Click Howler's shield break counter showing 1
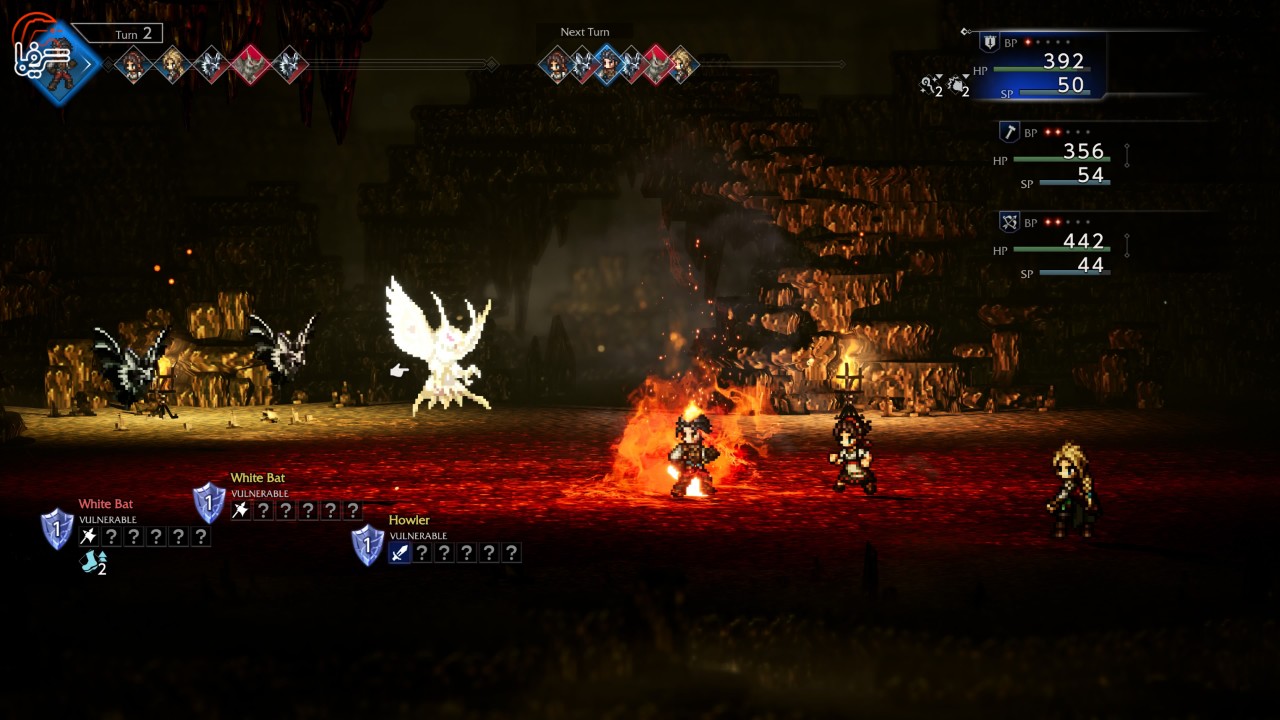This screenshot has height=720, width=1280. (x=368, y=543)
